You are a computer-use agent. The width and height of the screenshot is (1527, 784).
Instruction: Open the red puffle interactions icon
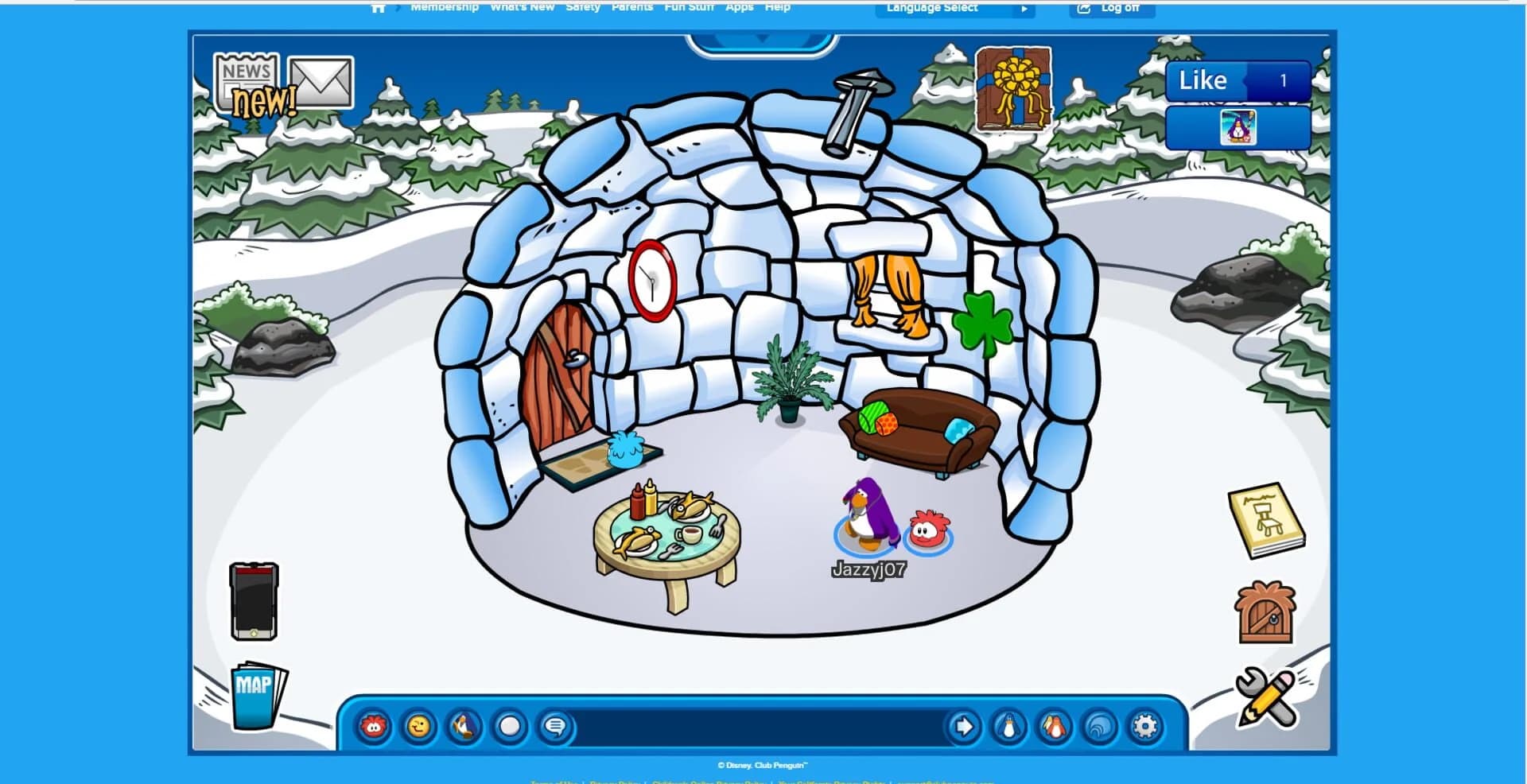click(374, 725)
